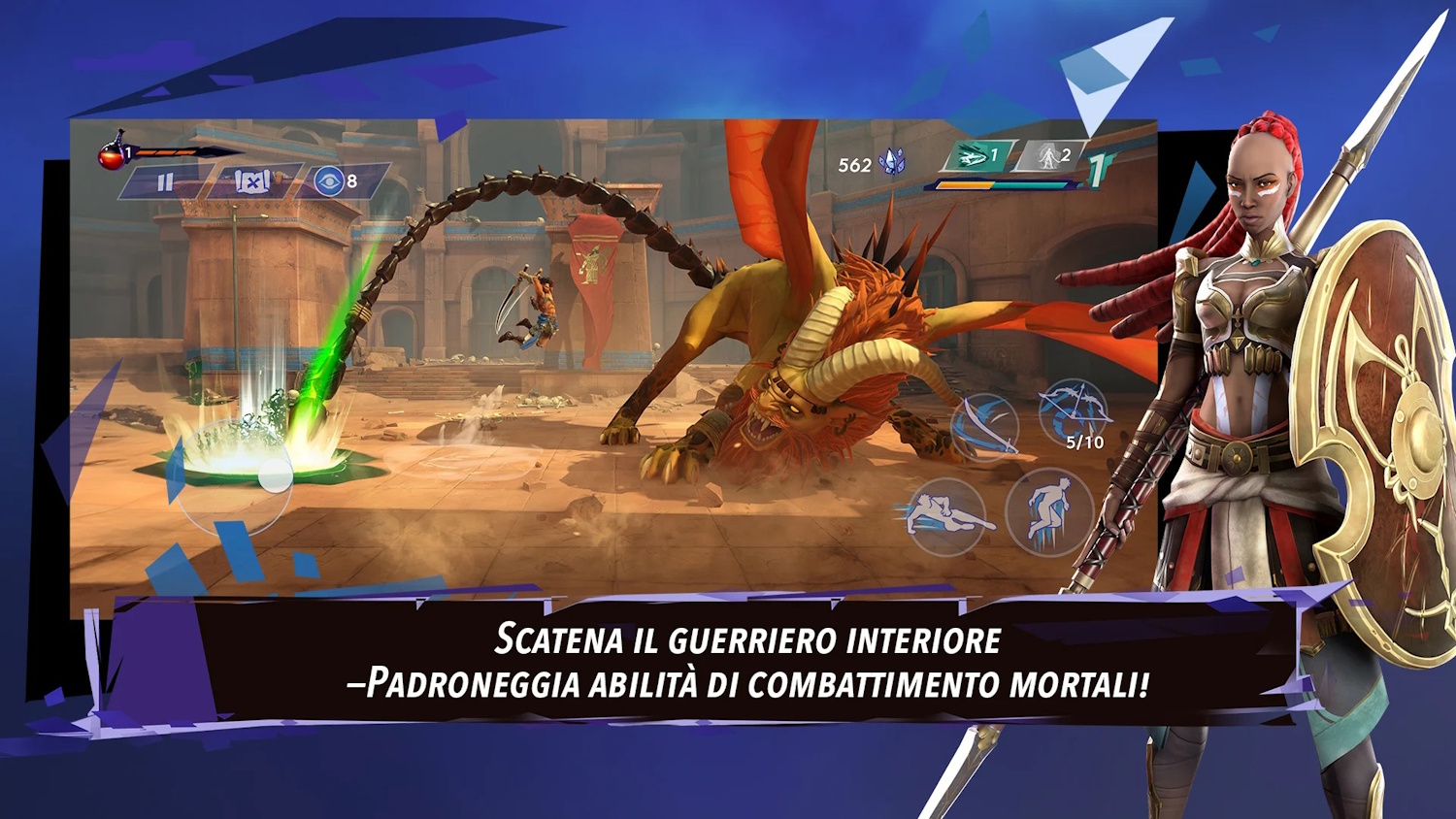Attack with the sword slash button
Image resolution: width=1456 pixels, height=819 pixels.
(x=984, y=427)
